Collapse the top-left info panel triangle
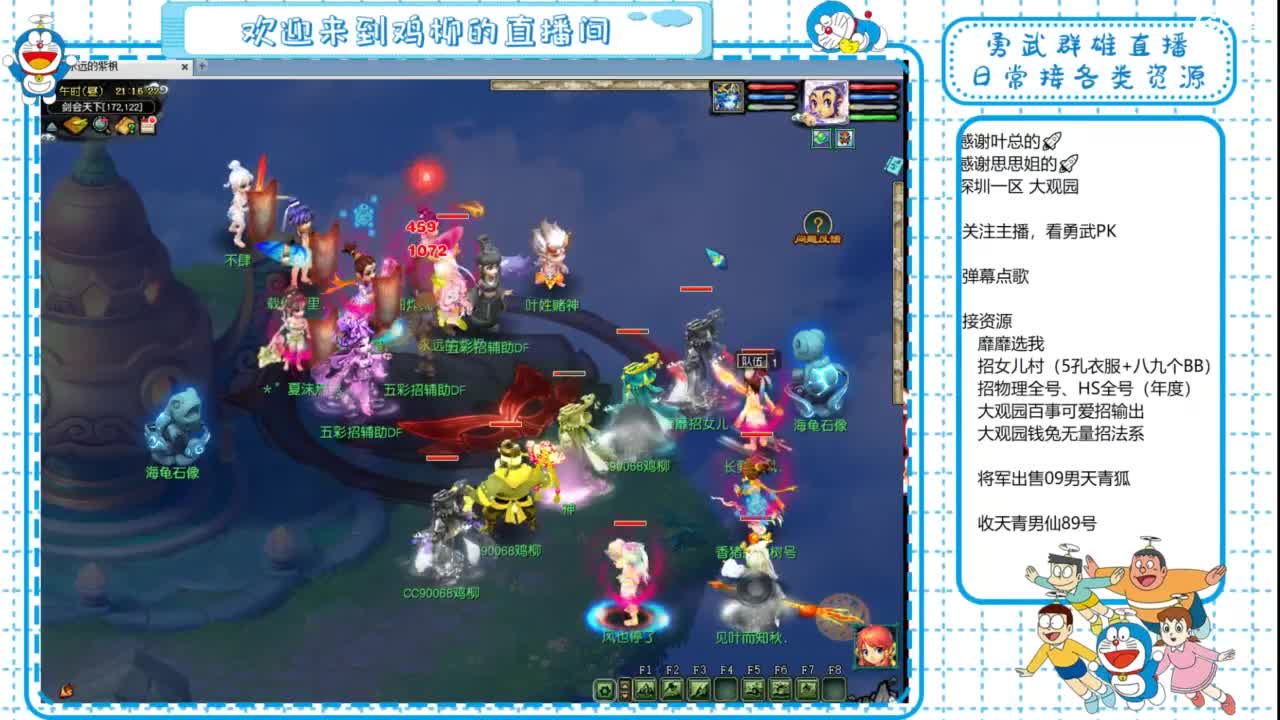Image resolution: width=1280 pixels, height=720 pixels. (x=50, y=125)
